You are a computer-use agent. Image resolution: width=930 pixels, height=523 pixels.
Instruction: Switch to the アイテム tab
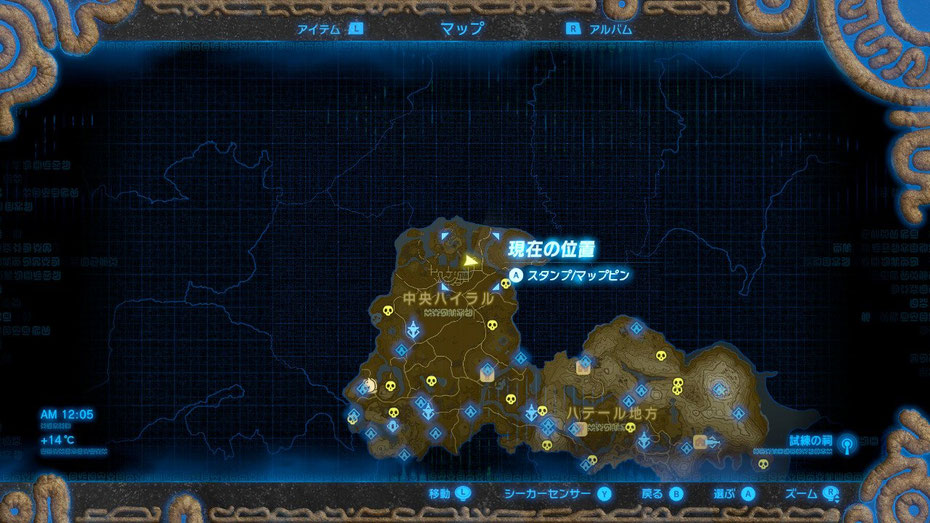(320, 29)
